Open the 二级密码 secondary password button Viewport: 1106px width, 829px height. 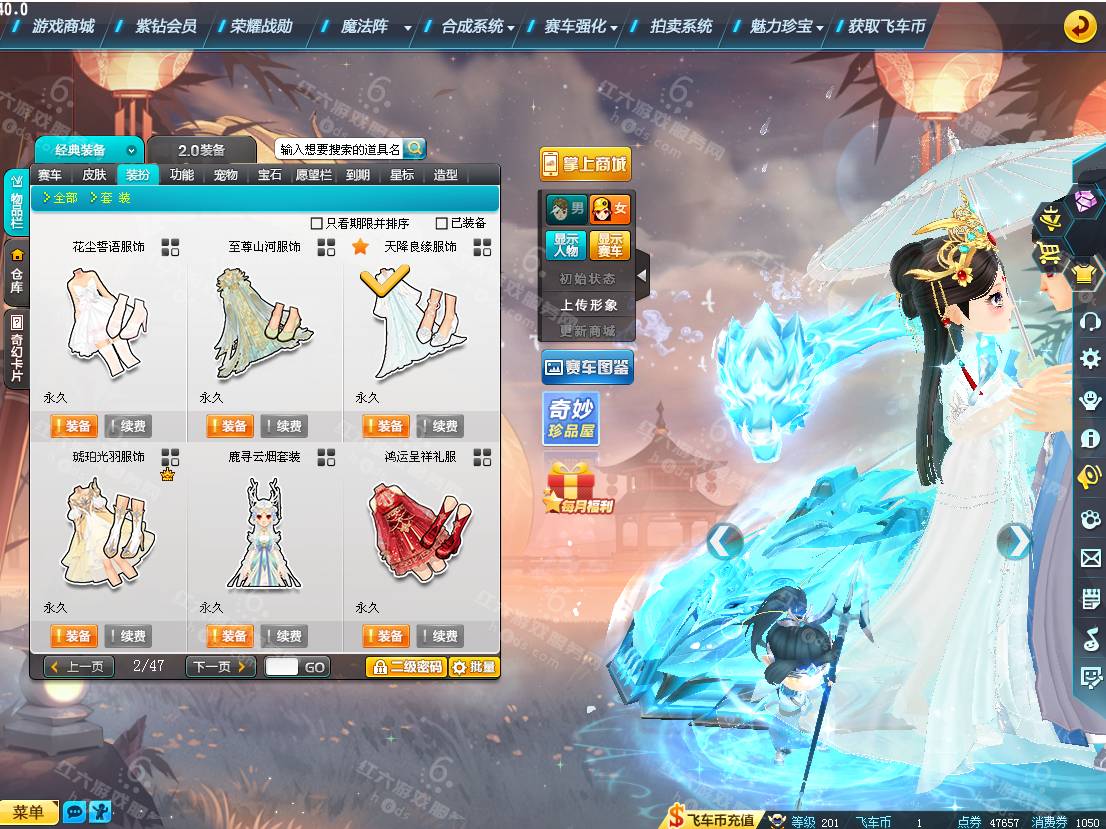(406, 667)
